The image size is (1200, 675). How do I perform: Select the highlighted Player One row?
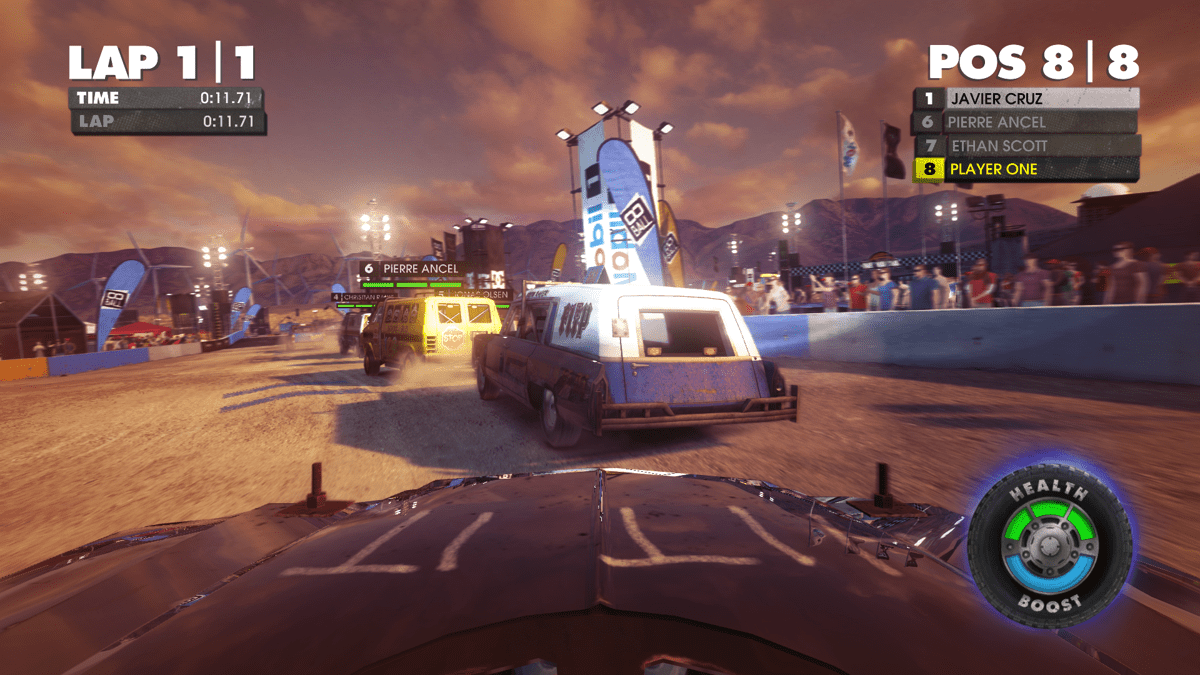pyautogui.click(x=1025, y=169)
